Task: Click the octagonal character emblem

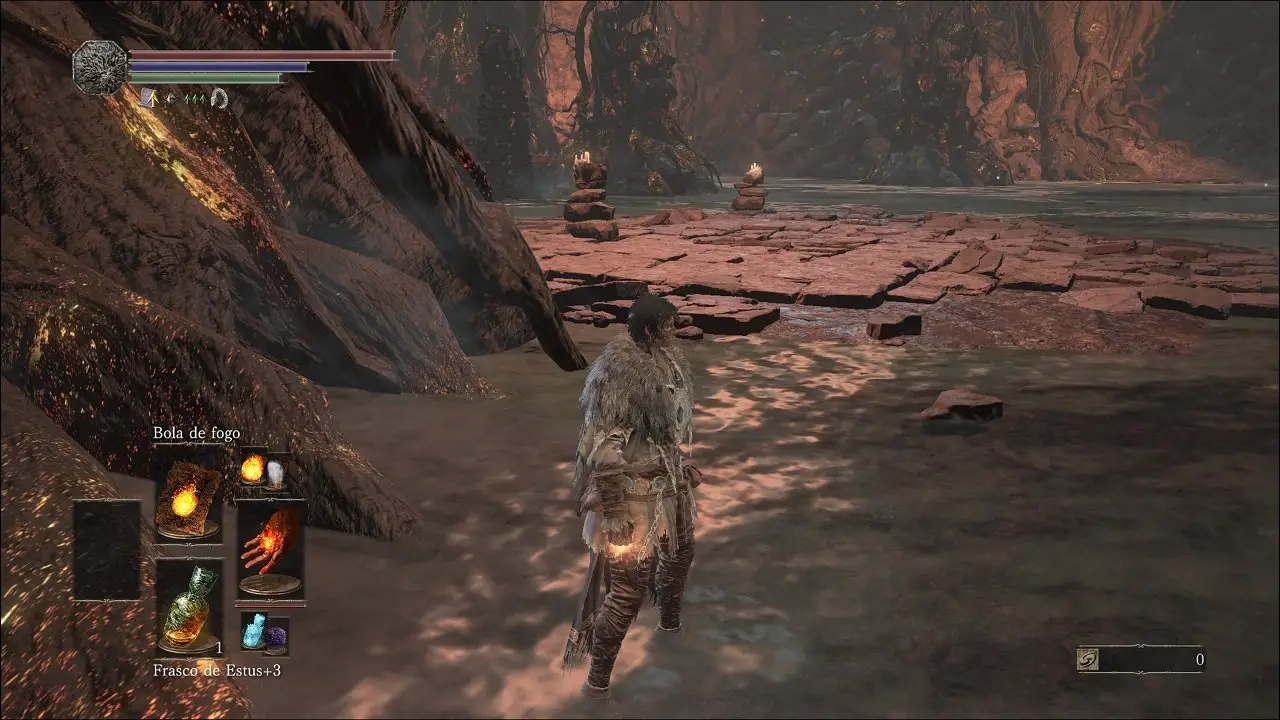Action: pyautogui.click(x=100, y=67)
